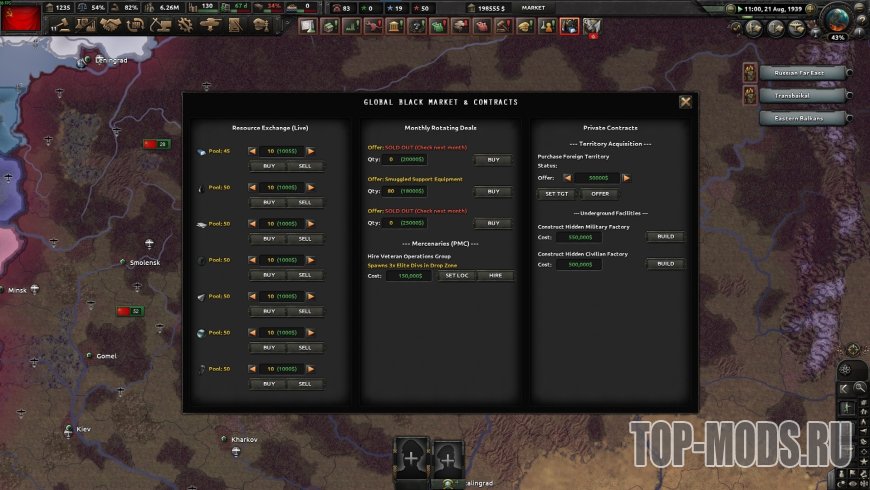870x490 pixels.
Task: Hire the Veteran Operations Group
Action: 495,275
